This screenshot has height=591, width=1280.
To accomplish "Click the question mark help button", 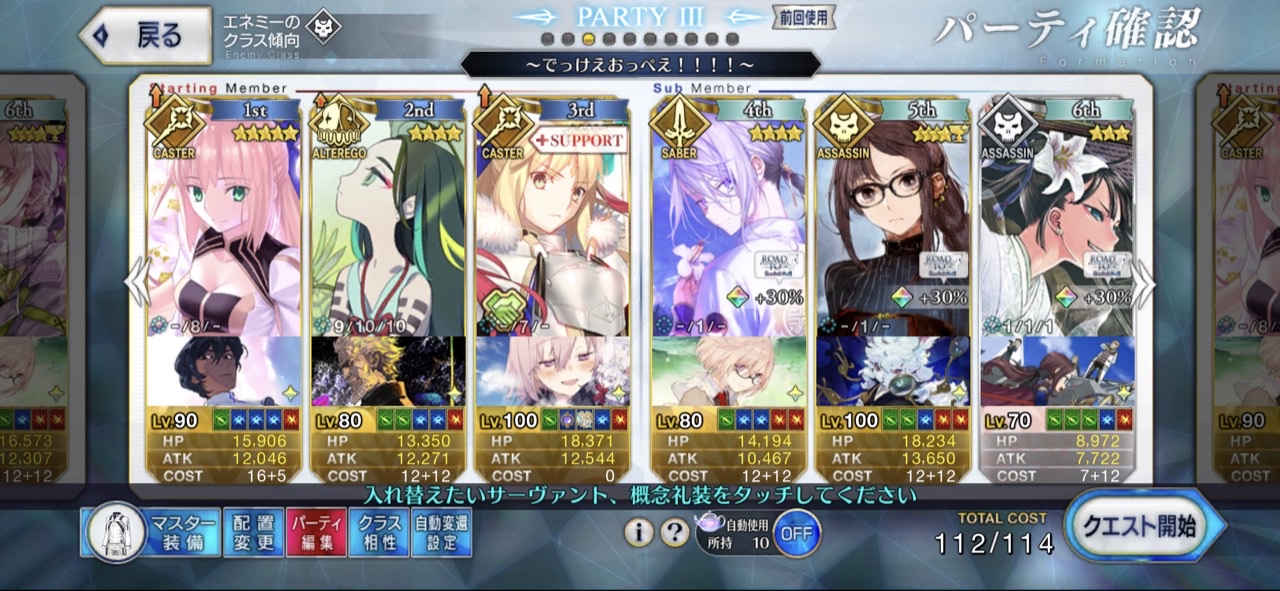I will click(675, 533).
